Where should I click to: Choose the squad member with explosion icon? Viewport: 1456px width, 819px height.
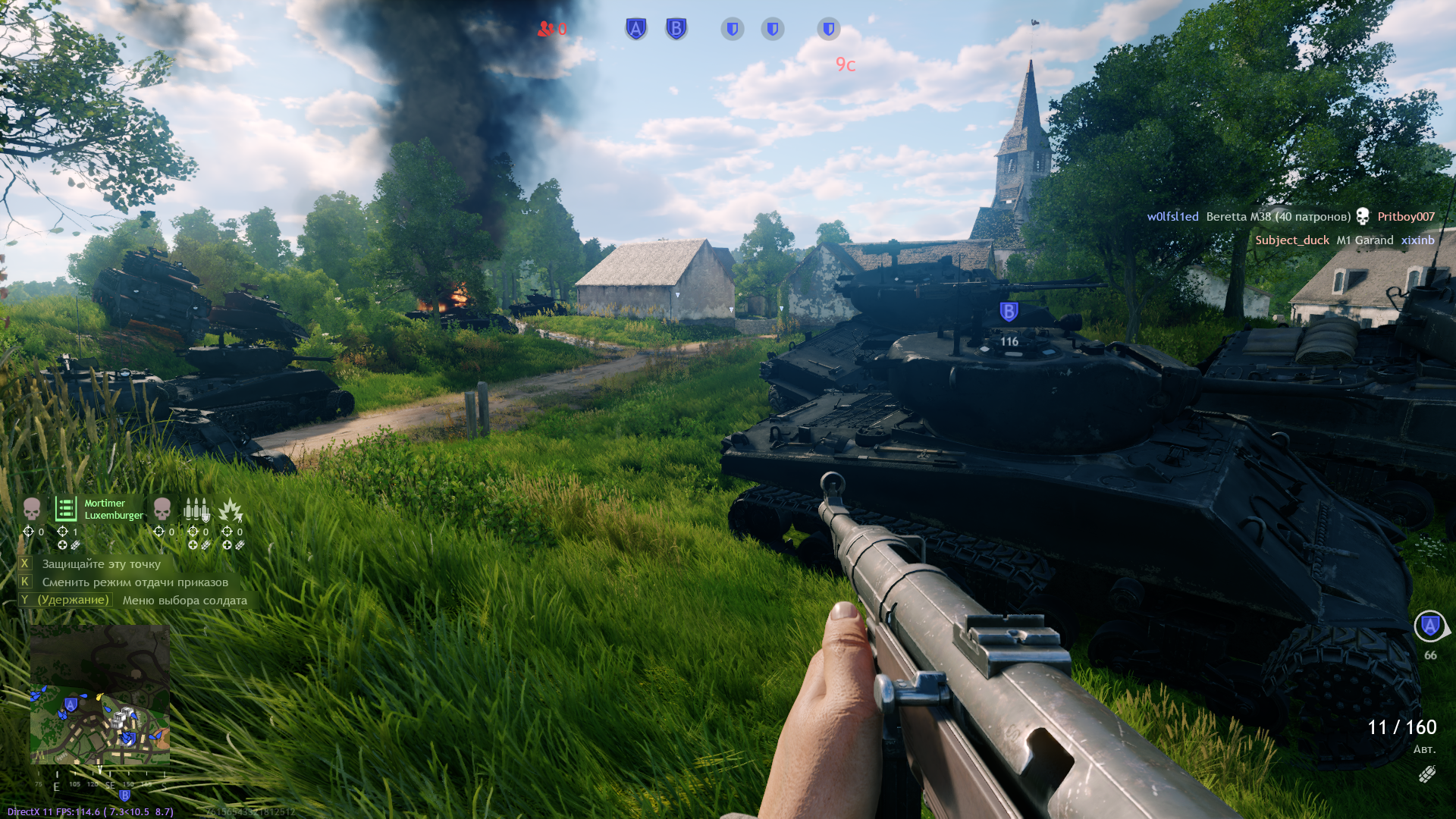coord(231,510)
